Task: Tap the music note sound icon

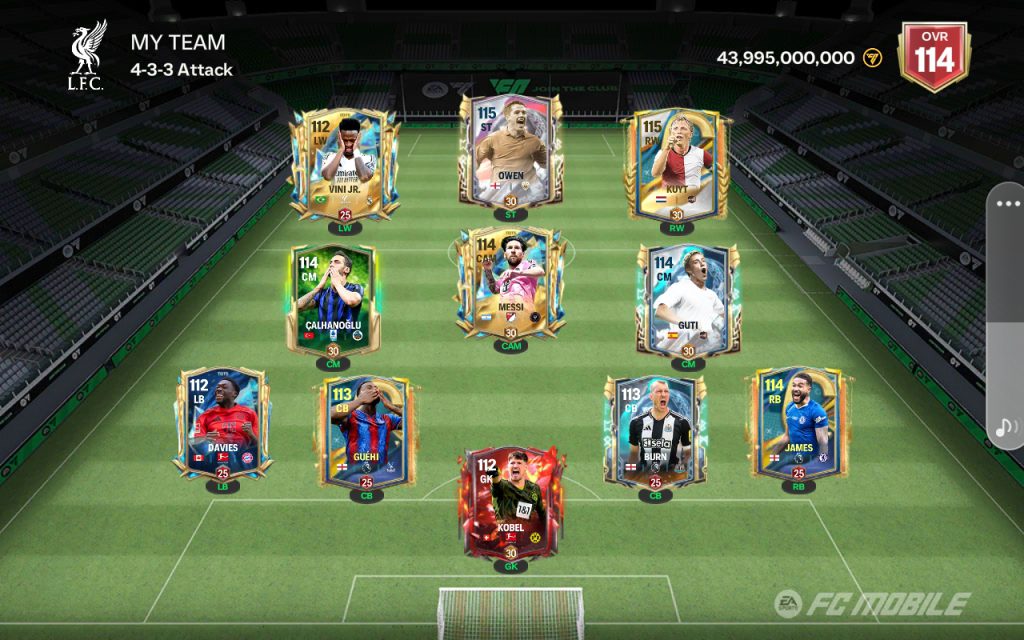Action: 1005,428
